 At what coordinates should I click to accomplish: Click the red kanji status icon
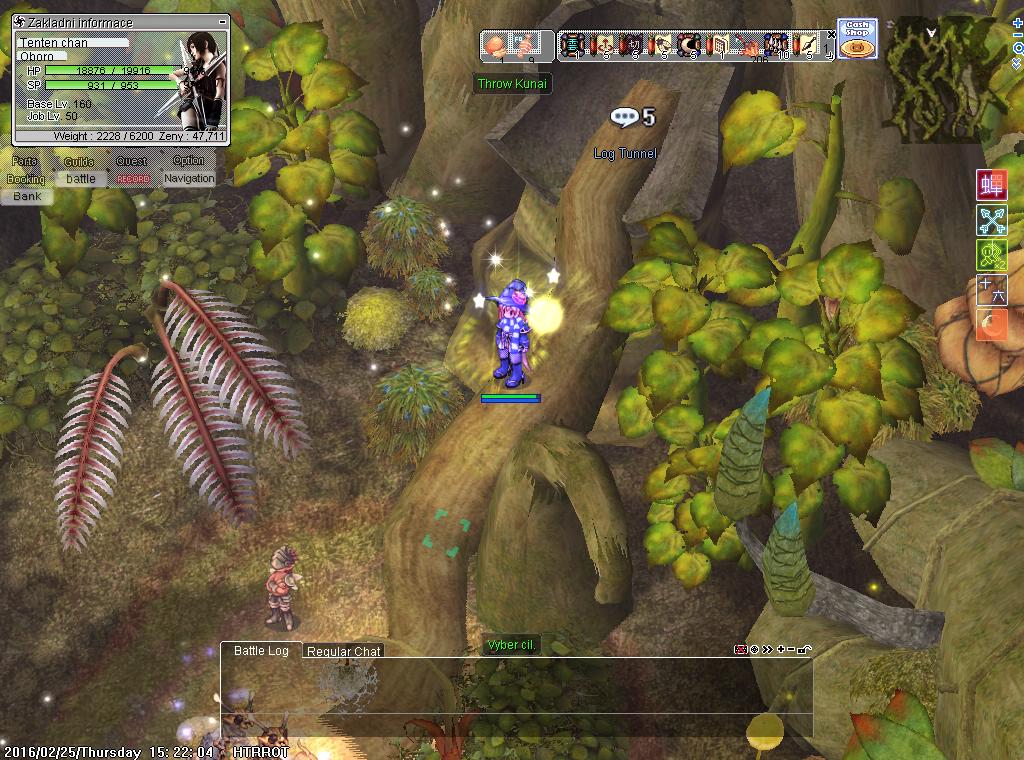click(990, 186)
